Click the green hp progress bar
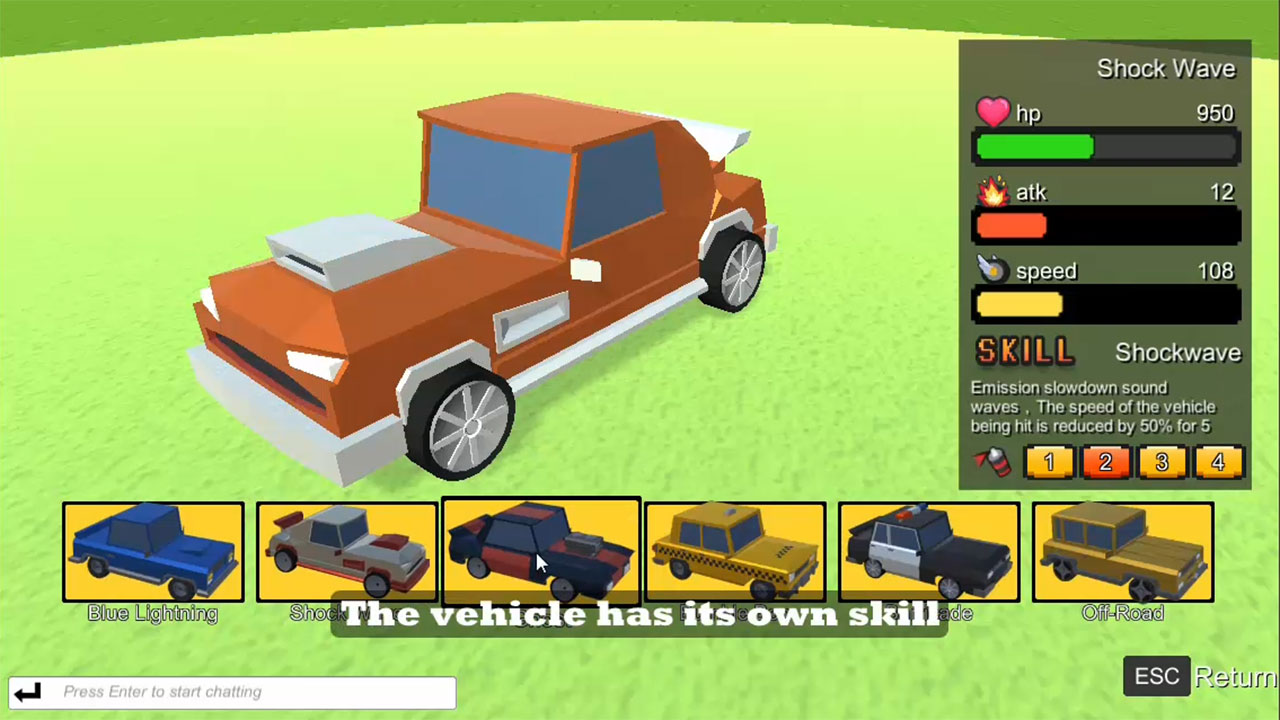Viewport: 1280px width, 720px height. 1035,147
